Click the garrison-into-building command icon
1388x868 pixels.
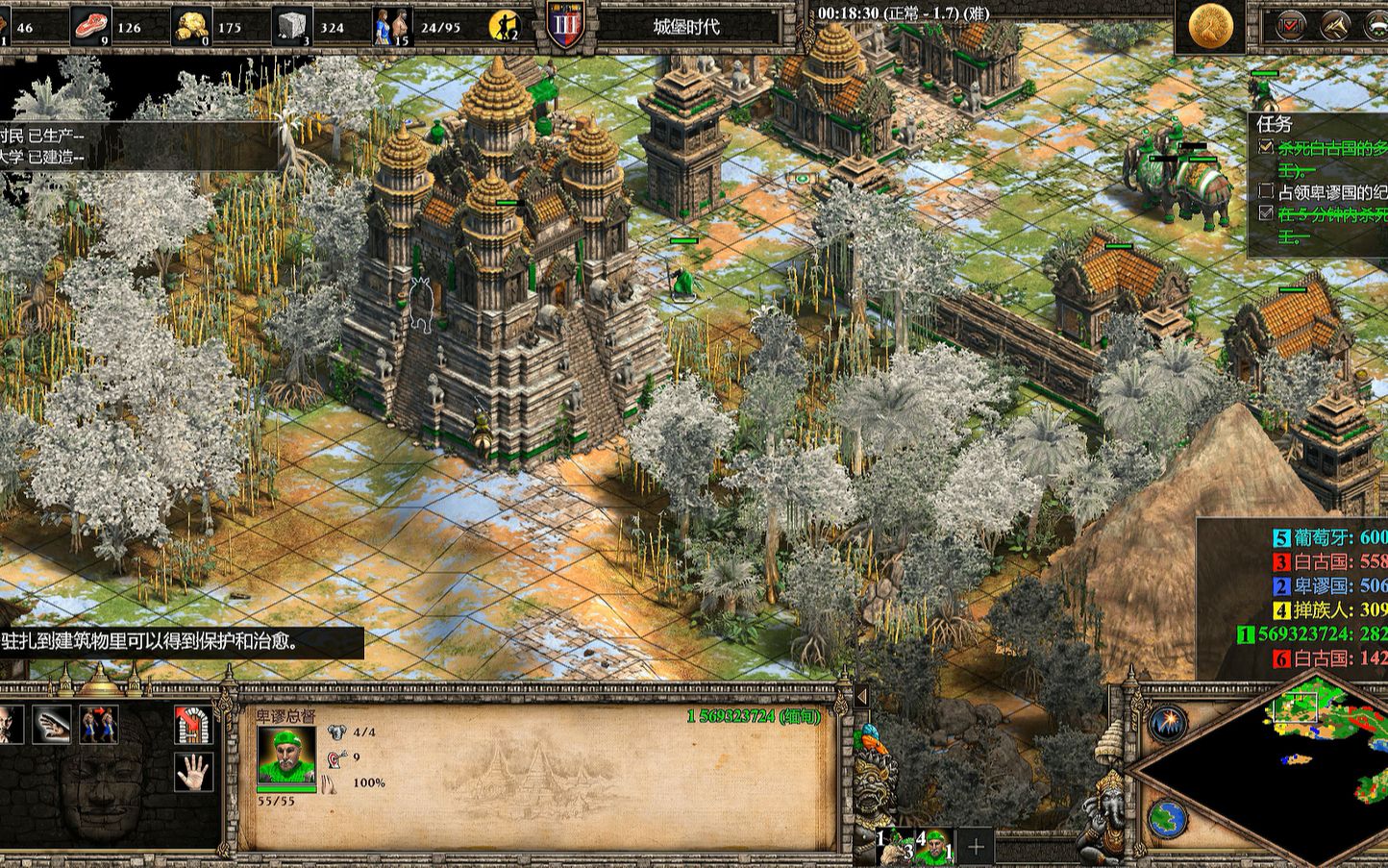coord(193,724)
